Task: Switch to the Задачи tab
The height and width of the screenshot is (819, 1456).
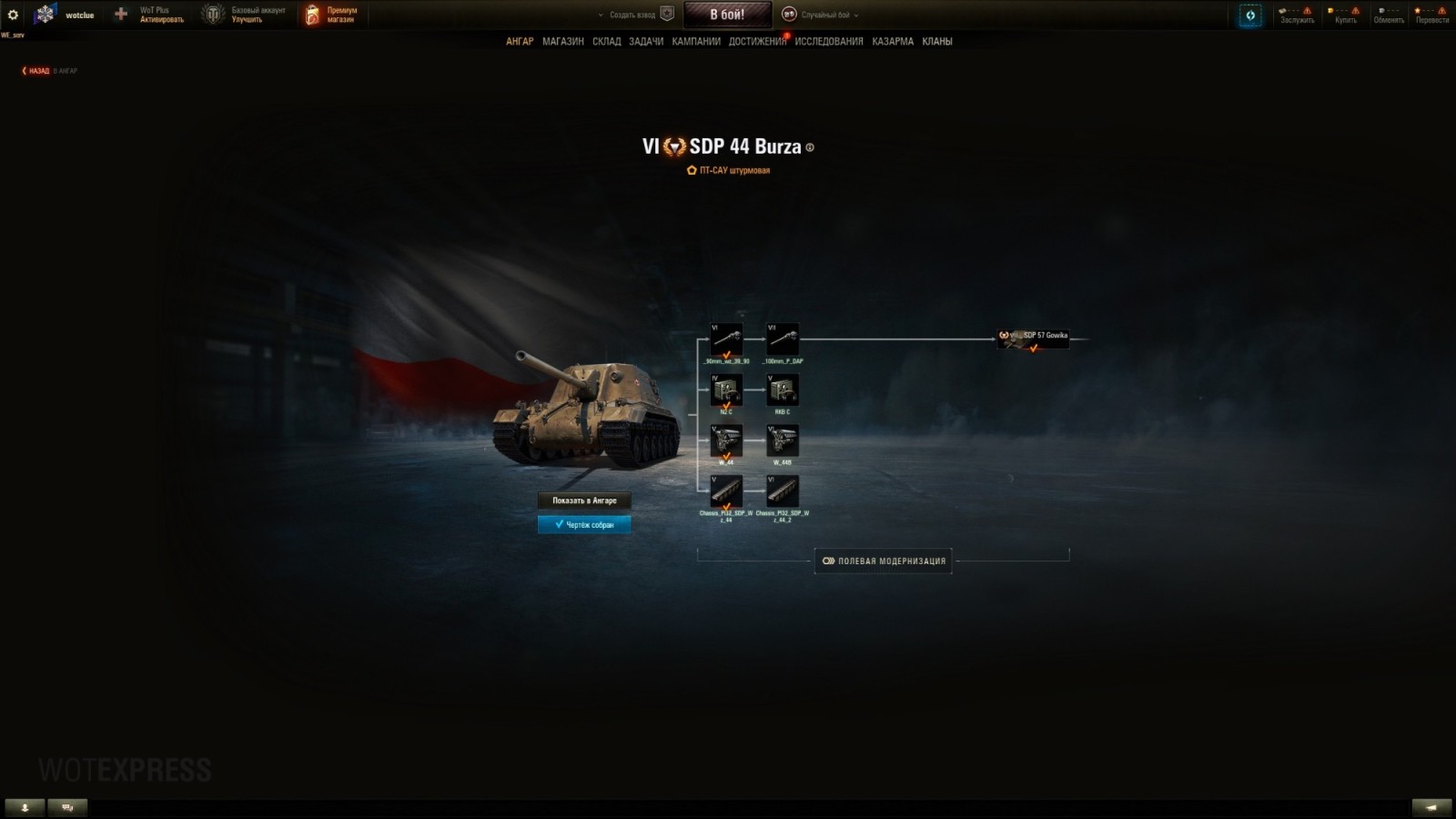Action: (646, 42)
